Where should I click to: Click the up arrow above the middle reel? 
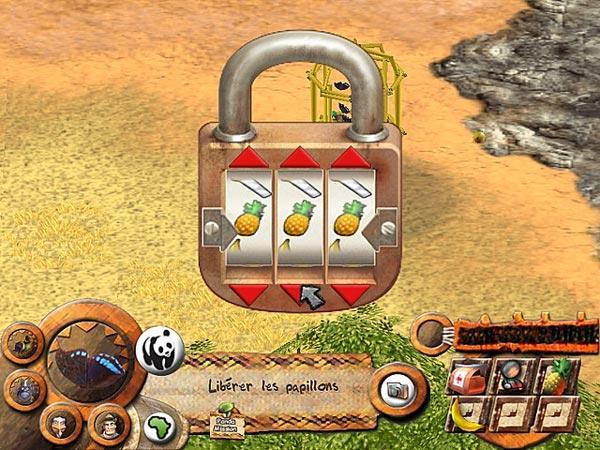click(299, 157)
